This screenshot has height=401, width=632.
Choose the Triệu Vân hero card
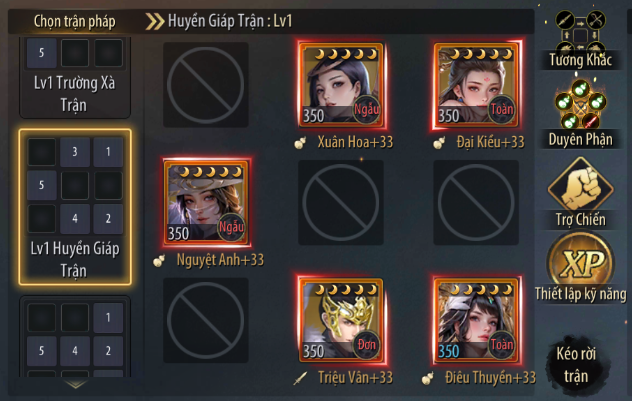tap(342, 320)
